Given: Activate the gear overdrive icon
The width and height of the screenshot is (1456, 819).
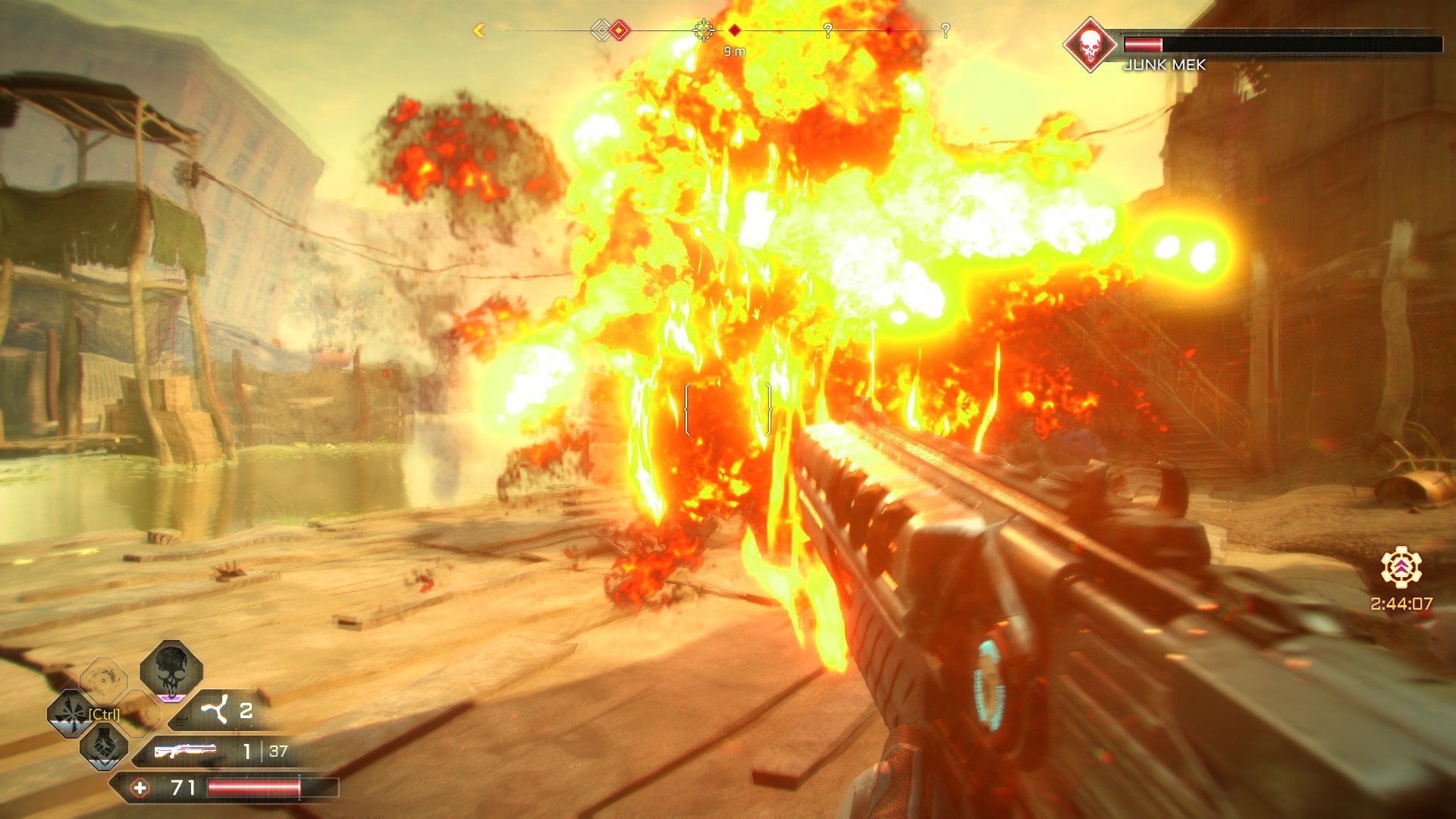Looking at the screenshot, I should pos(1401,568).
